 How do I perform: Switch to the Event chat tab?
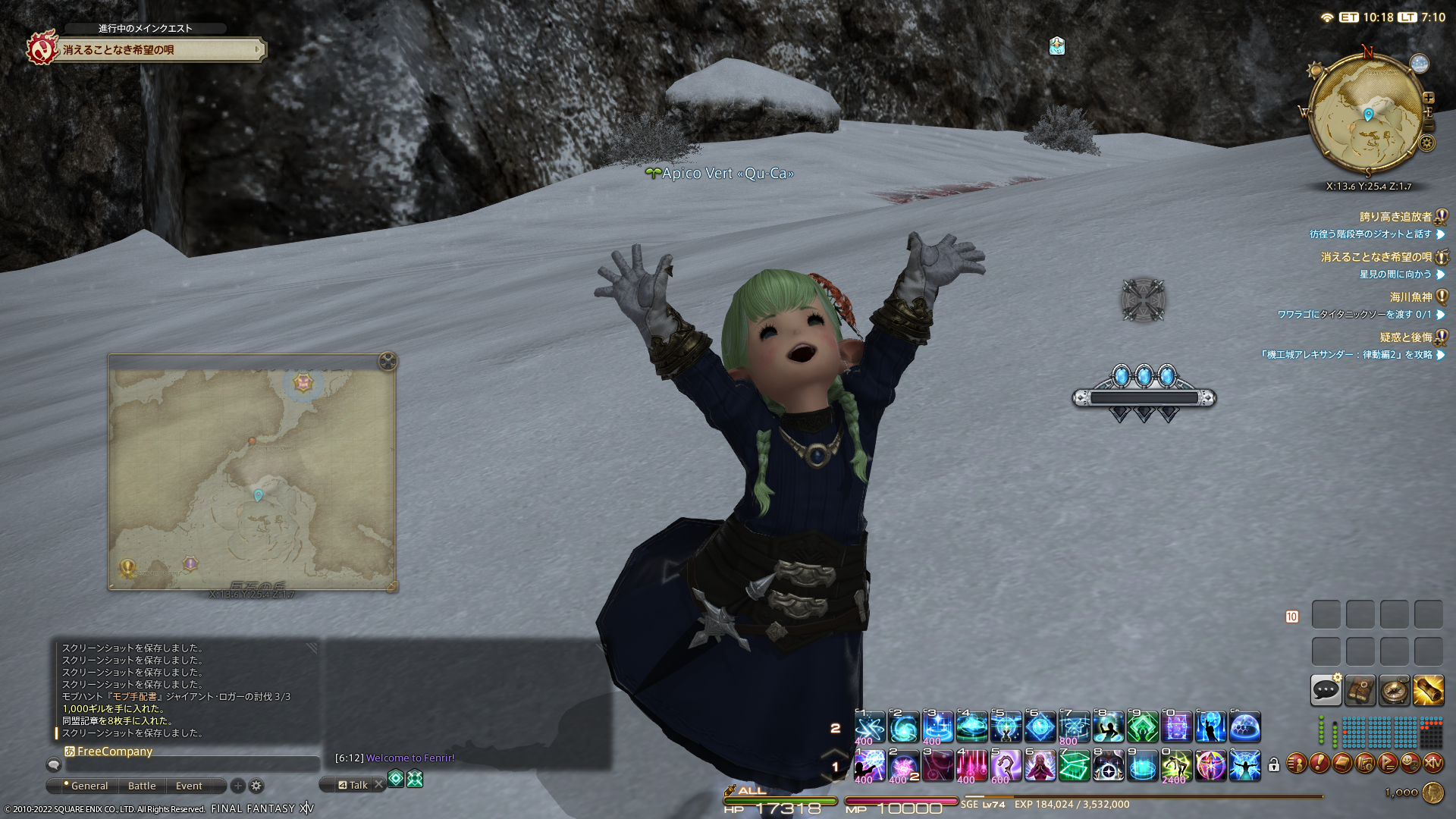189,786
